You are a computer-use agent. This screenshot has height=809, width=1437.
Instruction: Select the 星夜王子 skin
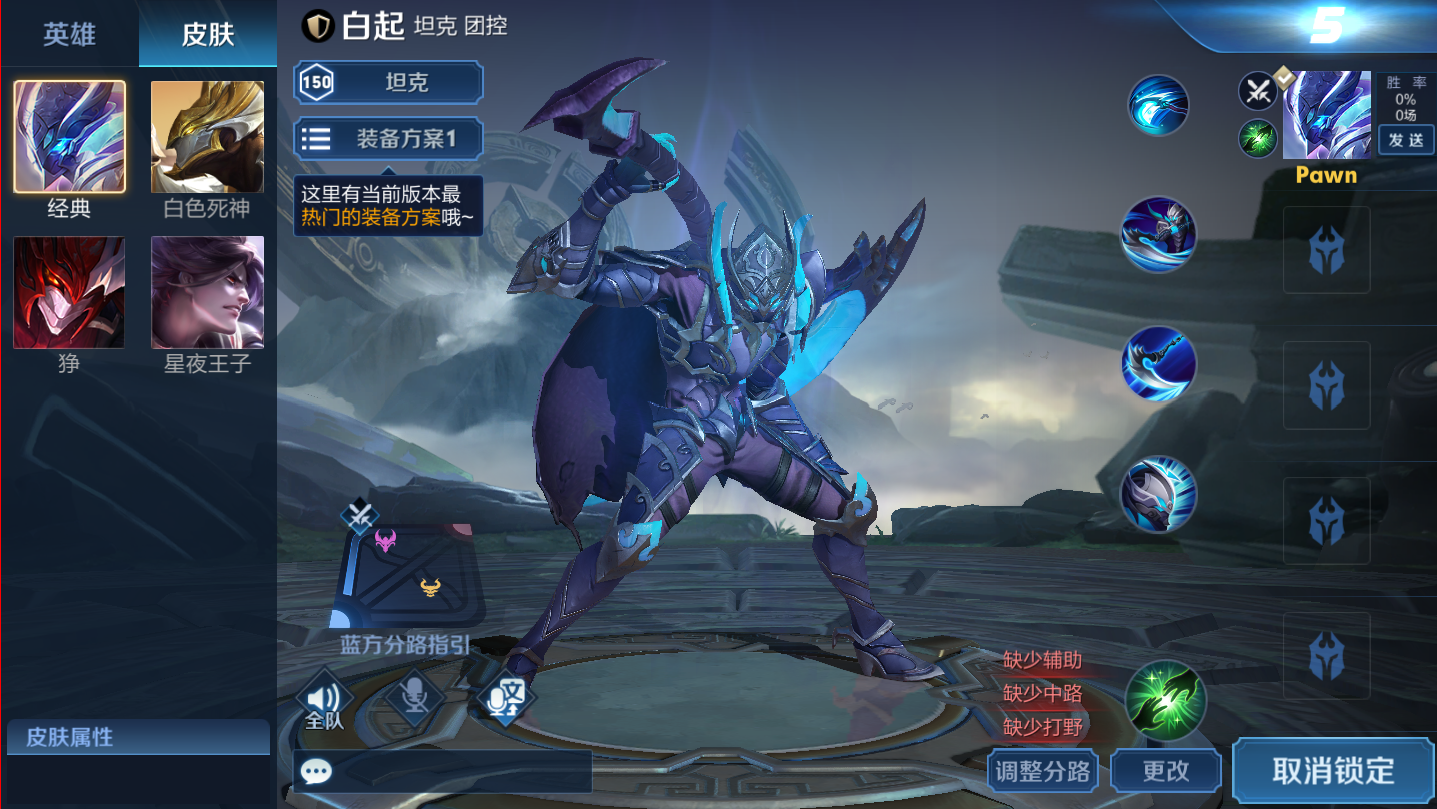click(207, 292)
